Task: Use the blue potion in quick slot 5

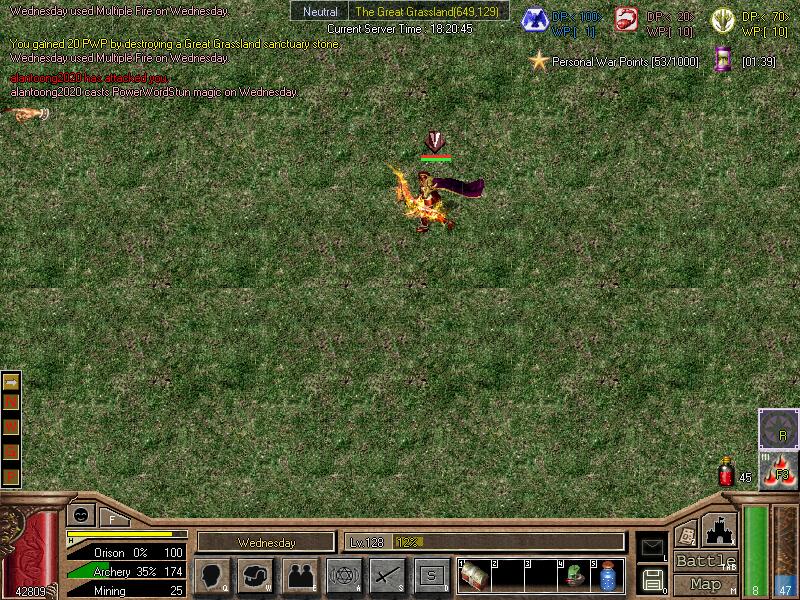Action: point(607,576)
